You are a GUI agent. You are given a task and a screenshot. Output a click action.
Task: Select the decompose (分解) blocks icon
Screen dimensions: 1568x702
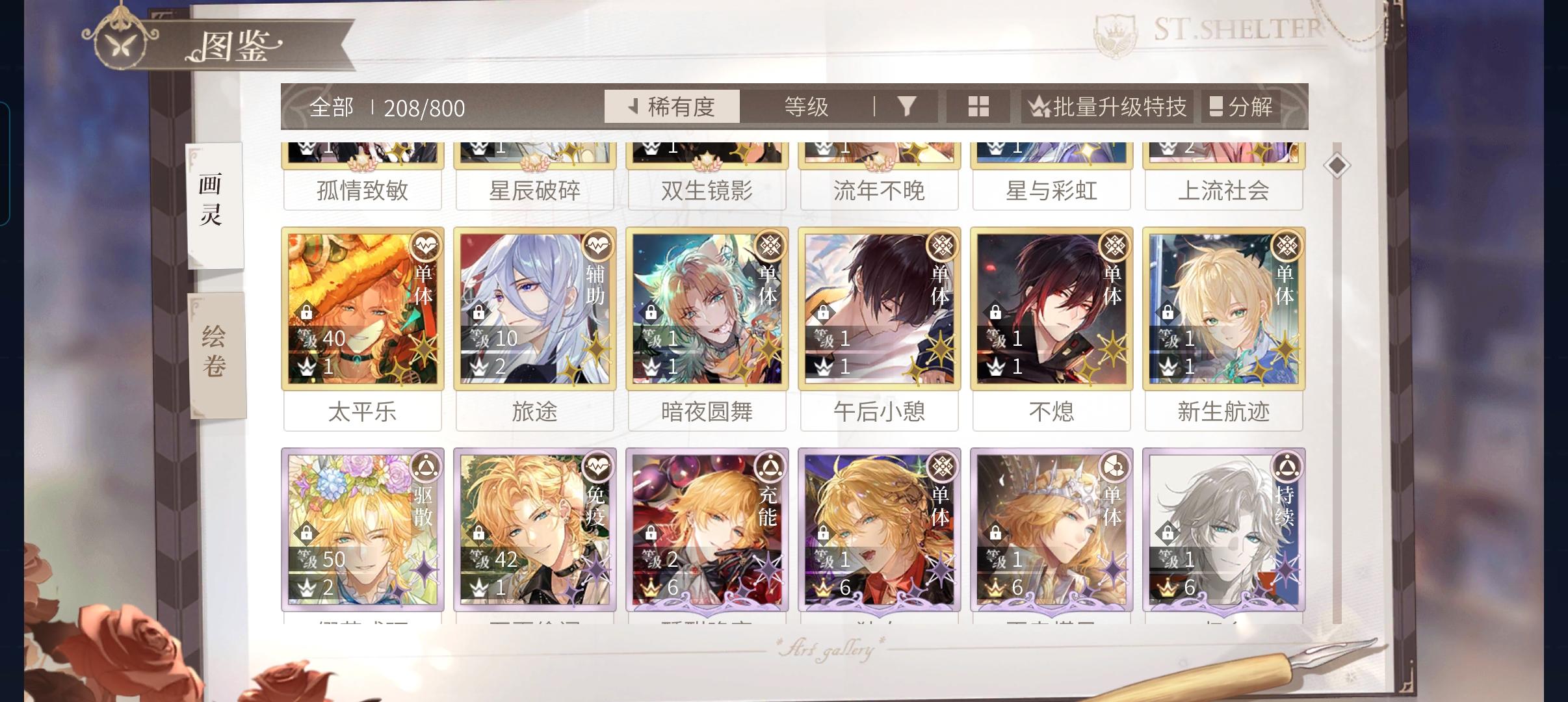point(1220,106)
